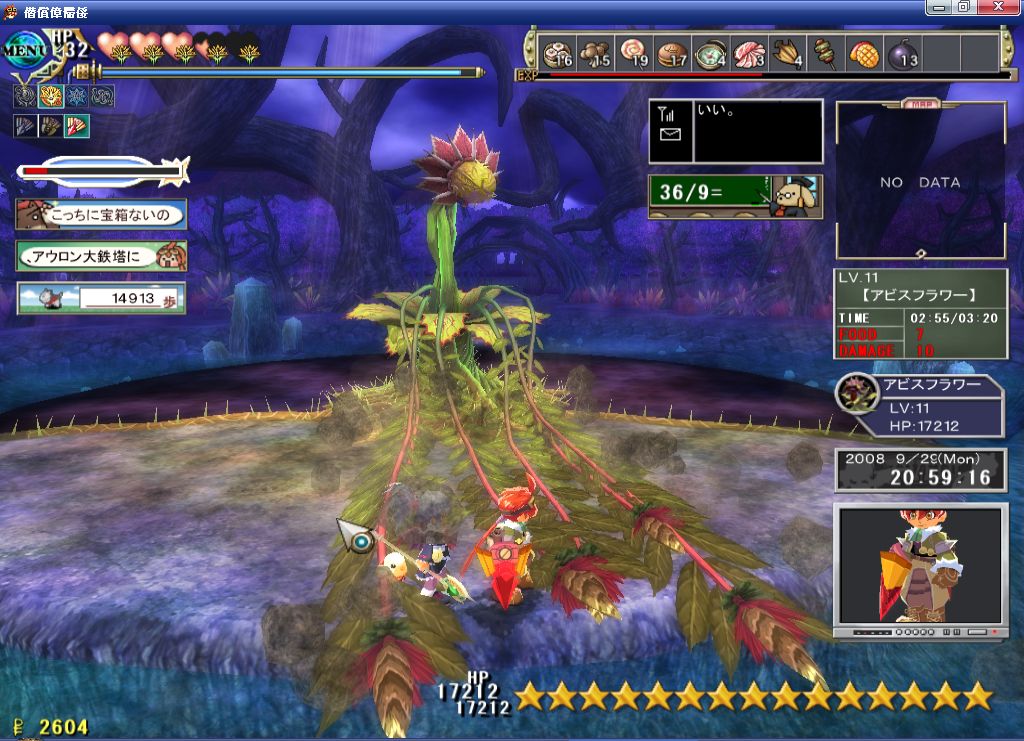This screenshot has height=741, width=1024.
Task: Select the red fan weapon icon
Action: point(77,126)
